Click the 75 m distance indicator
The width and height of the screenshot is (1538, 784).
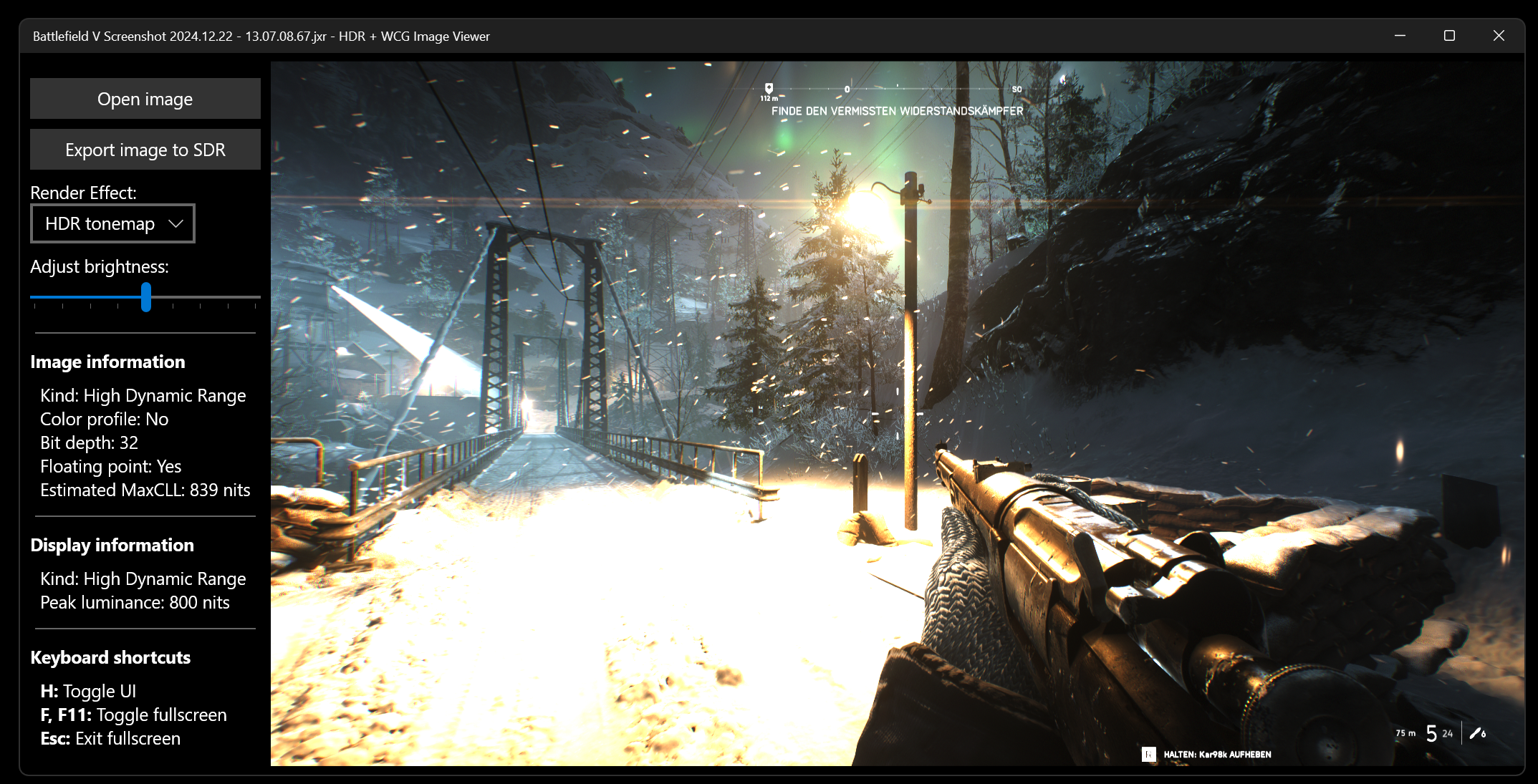click(x=1406, y=733)
